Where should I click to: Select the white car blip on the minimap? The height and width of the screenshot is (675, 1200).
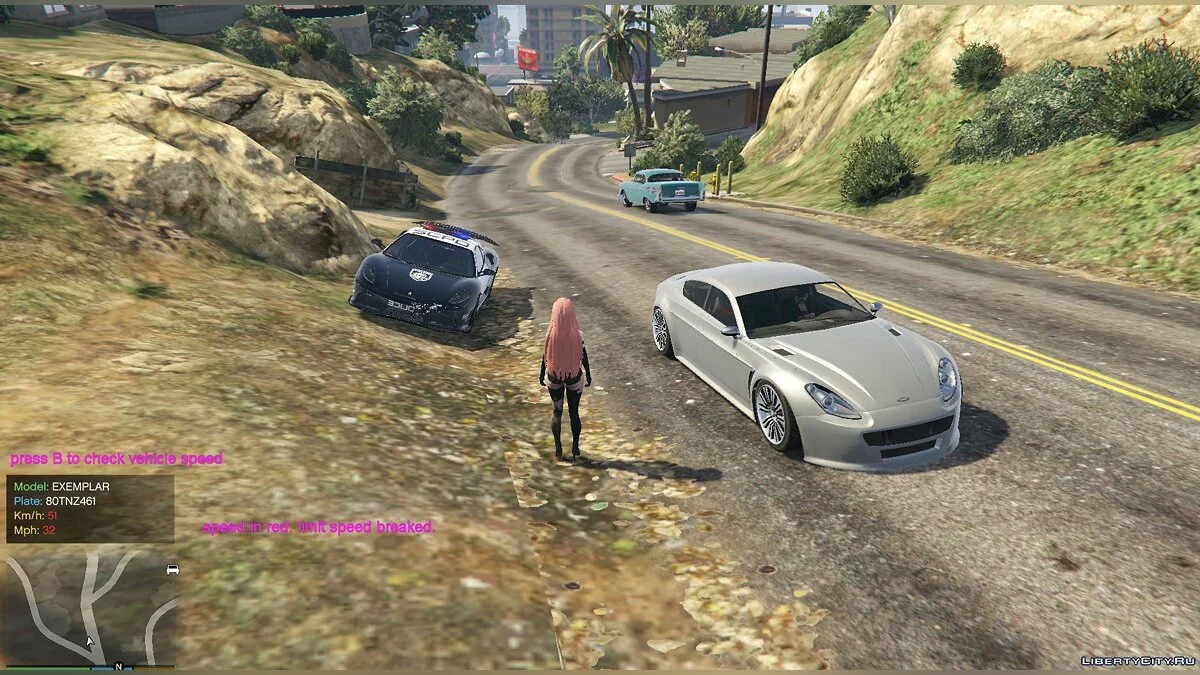pyautogui.click(x=172, y=569)
